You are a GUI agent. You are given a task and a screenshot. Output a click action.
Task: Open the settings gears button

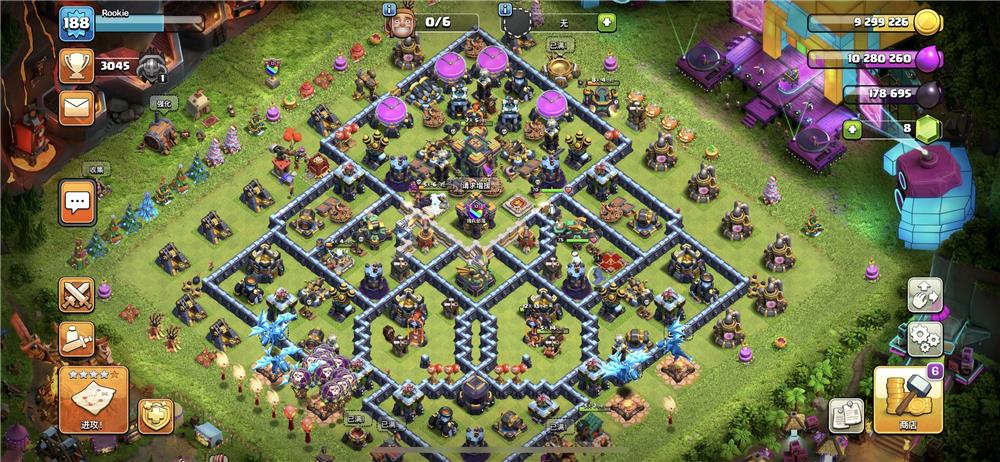[x=925, y=339]
